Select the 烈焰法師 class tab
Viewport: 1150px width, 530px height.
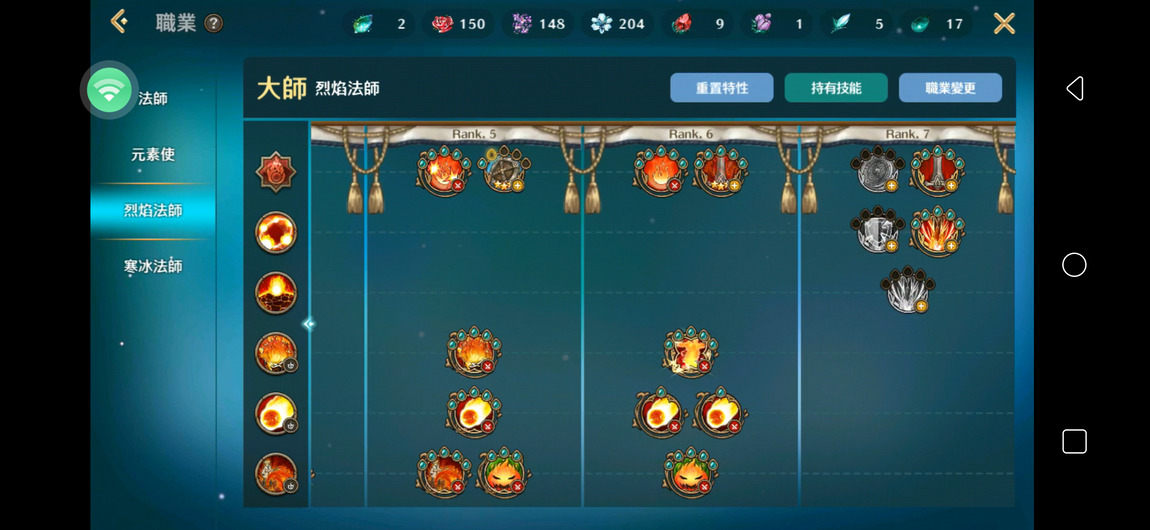[153, 211]
